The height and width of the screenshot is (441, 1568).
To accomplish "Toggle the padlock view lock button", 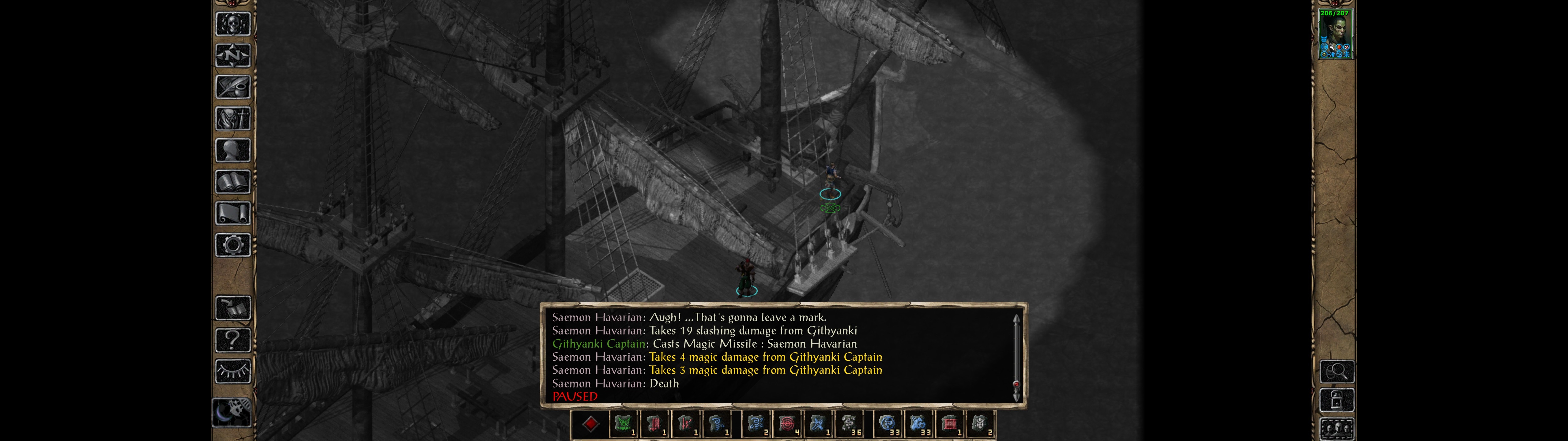I will point(1337,400).
